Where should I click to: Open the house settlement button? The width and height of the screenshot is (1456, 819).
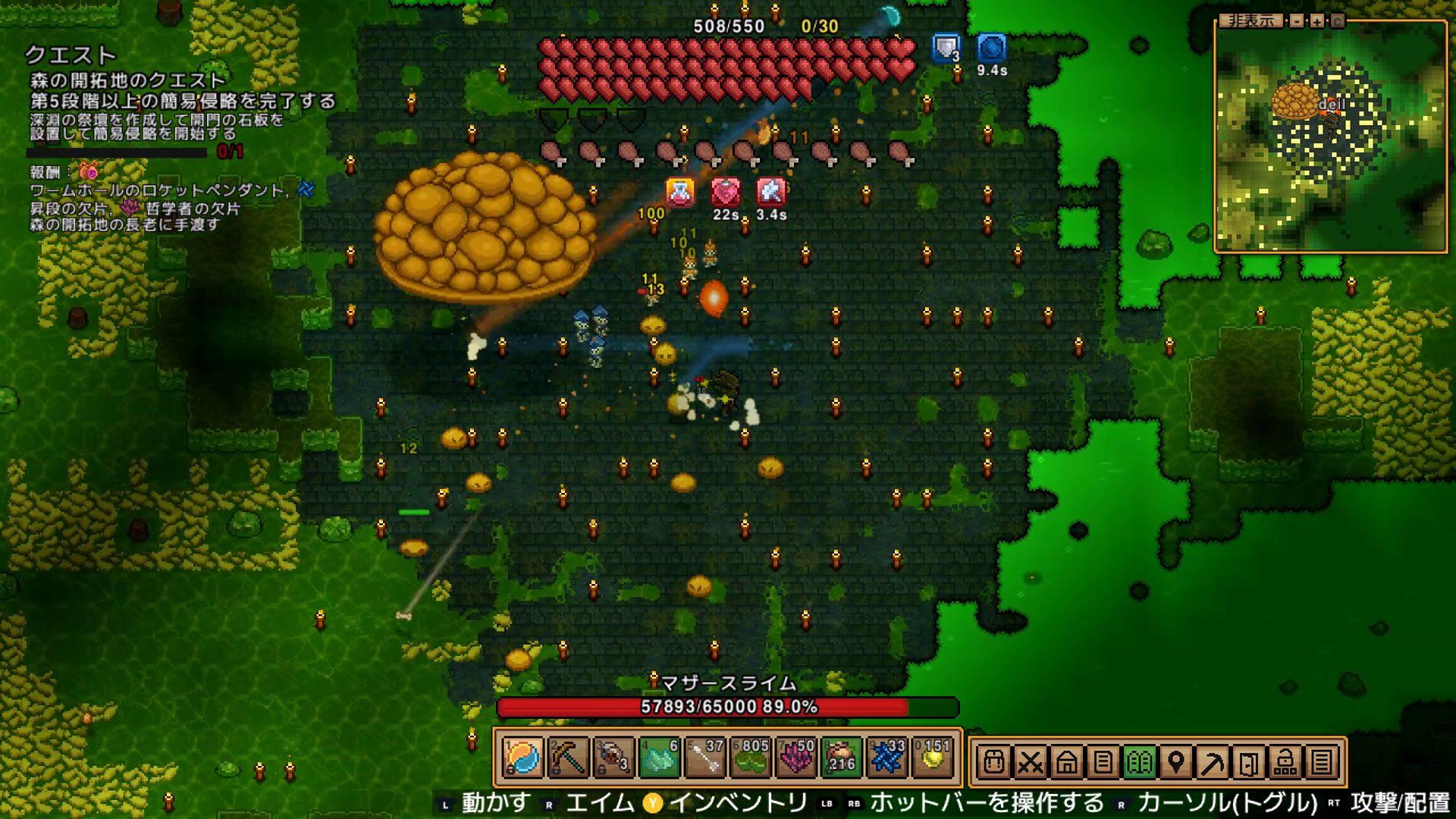1066,762
